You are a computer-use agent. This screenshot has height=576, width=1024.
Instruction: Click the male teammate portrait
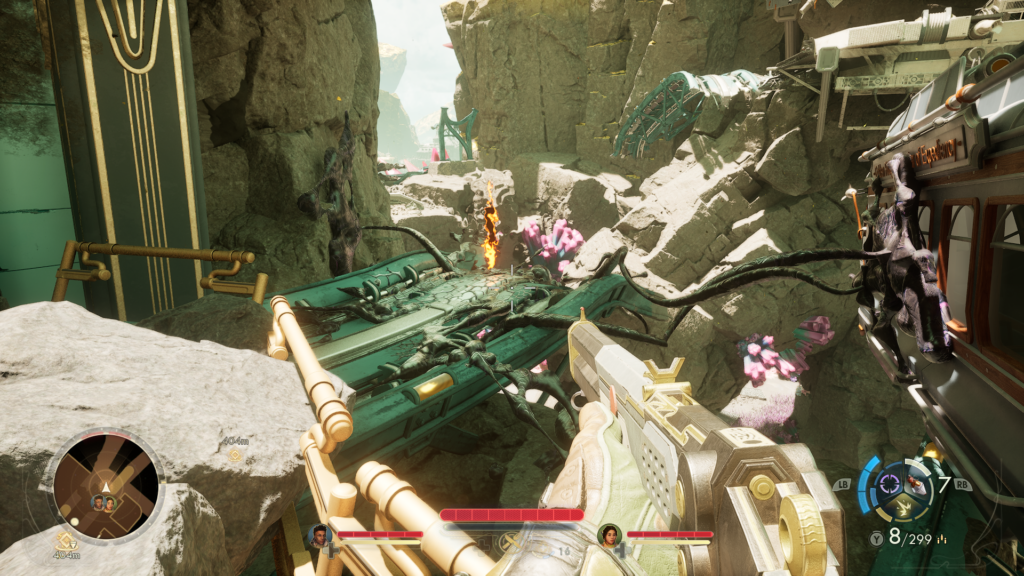(x=320, y=535)
